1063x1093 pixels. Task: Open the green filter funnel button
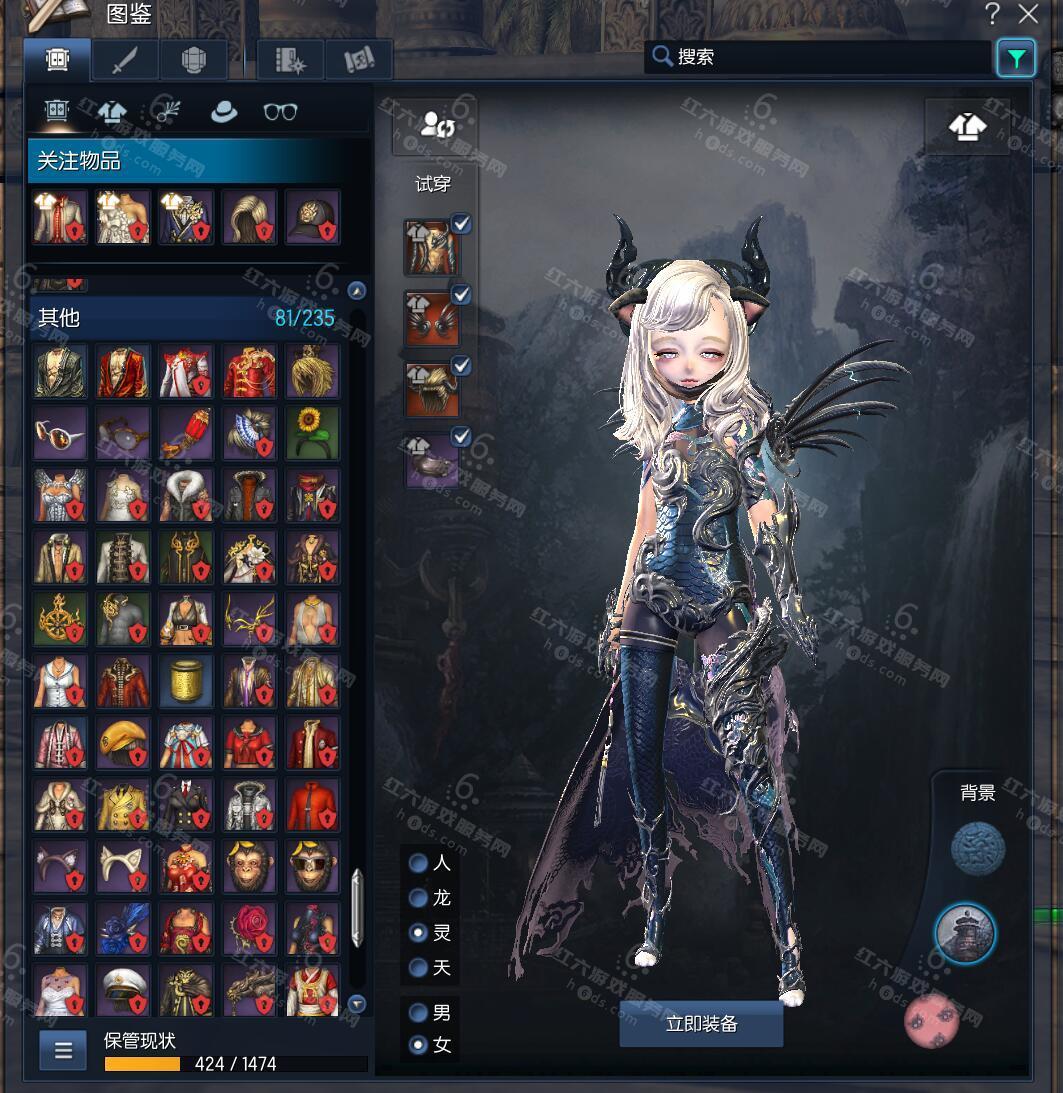point(1016,59)
